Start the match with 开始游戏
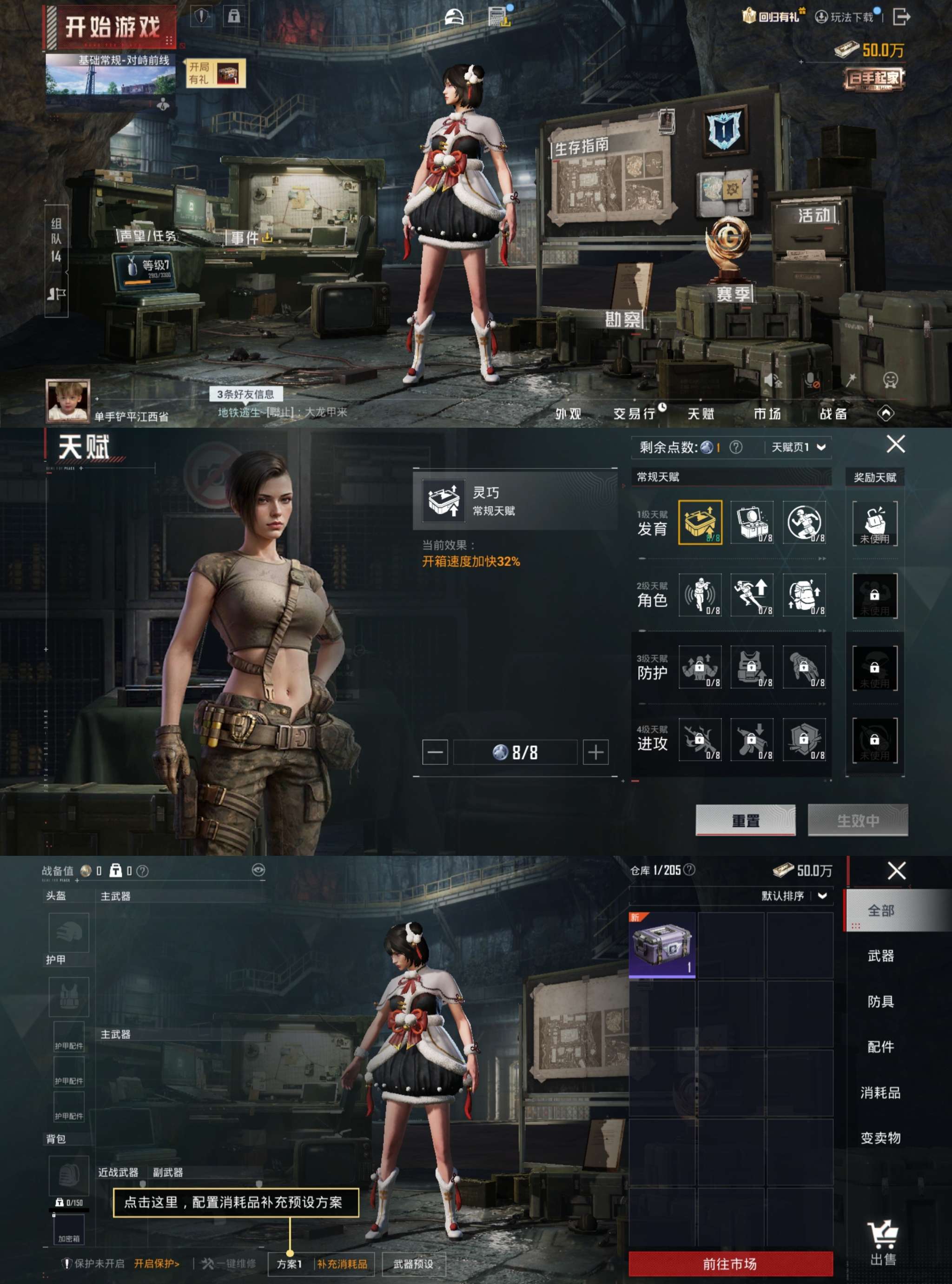Image resolution: width=952 pixels, height=1284 pixels. click(112, 27)
